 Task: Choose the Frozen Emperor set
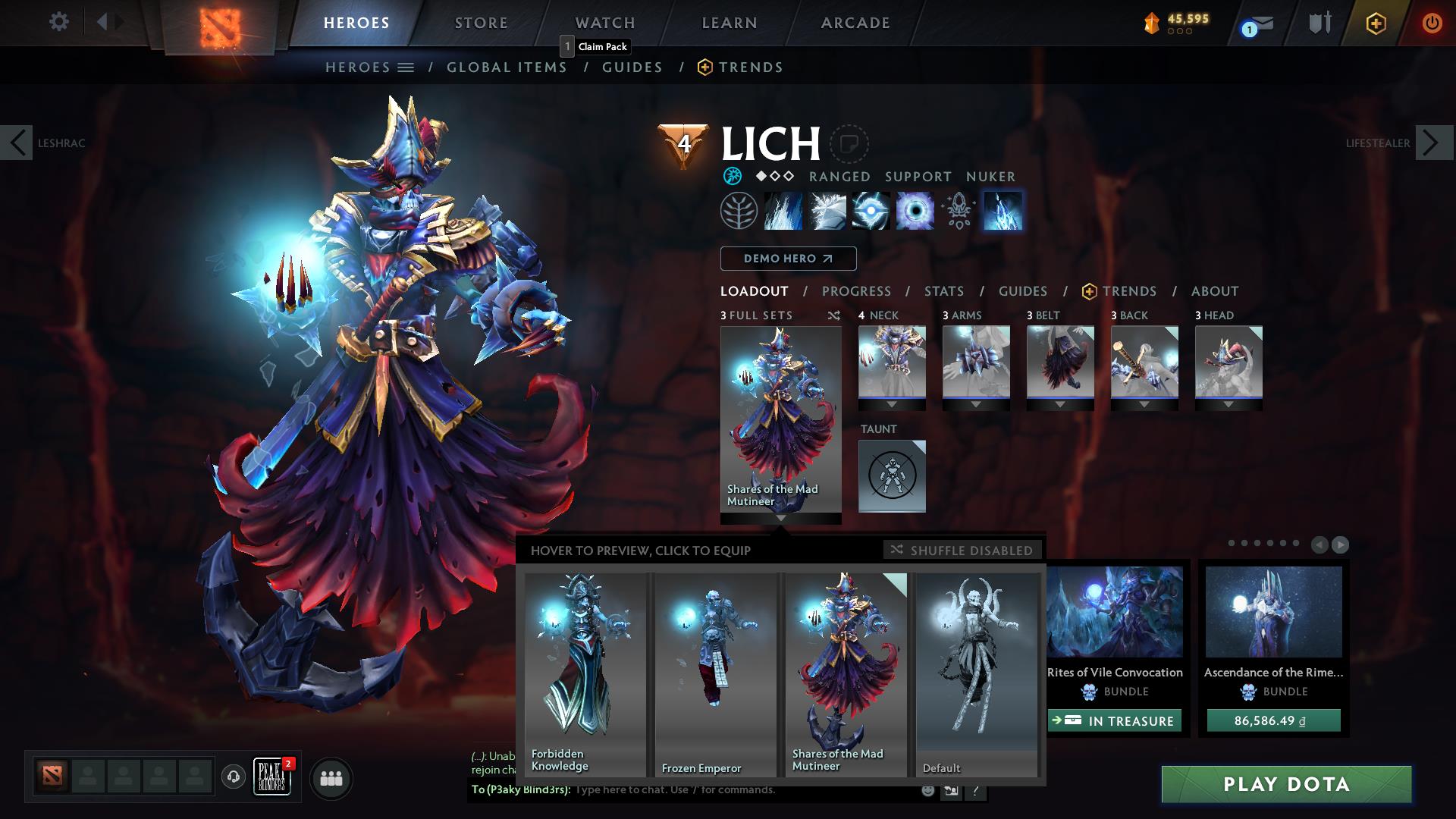click(x=715, y=673)
